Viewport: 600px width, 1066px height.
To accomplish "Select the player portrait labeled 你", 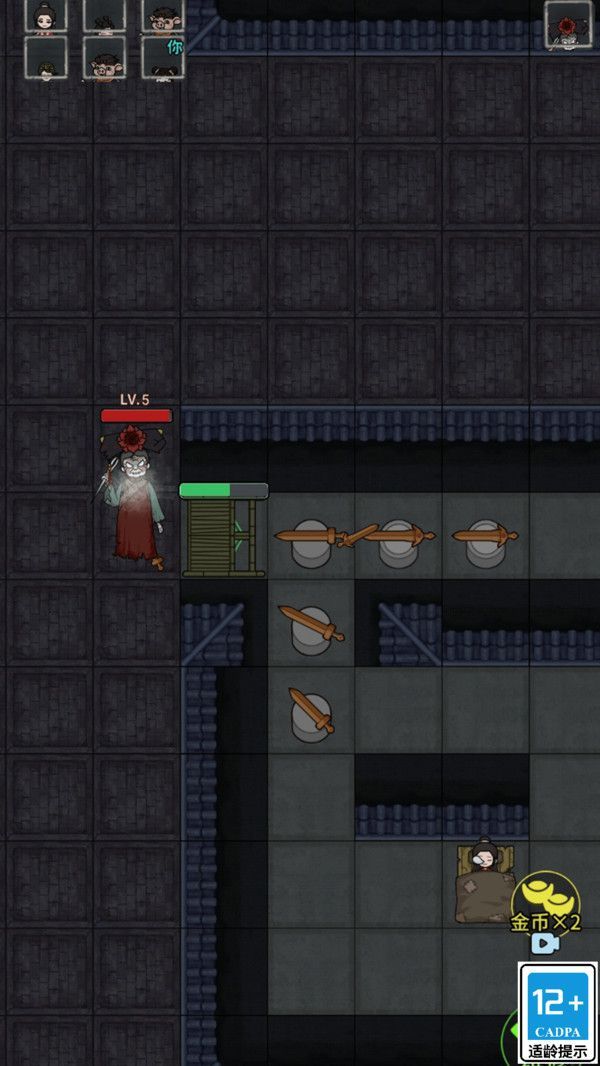I will click(163, 58).
